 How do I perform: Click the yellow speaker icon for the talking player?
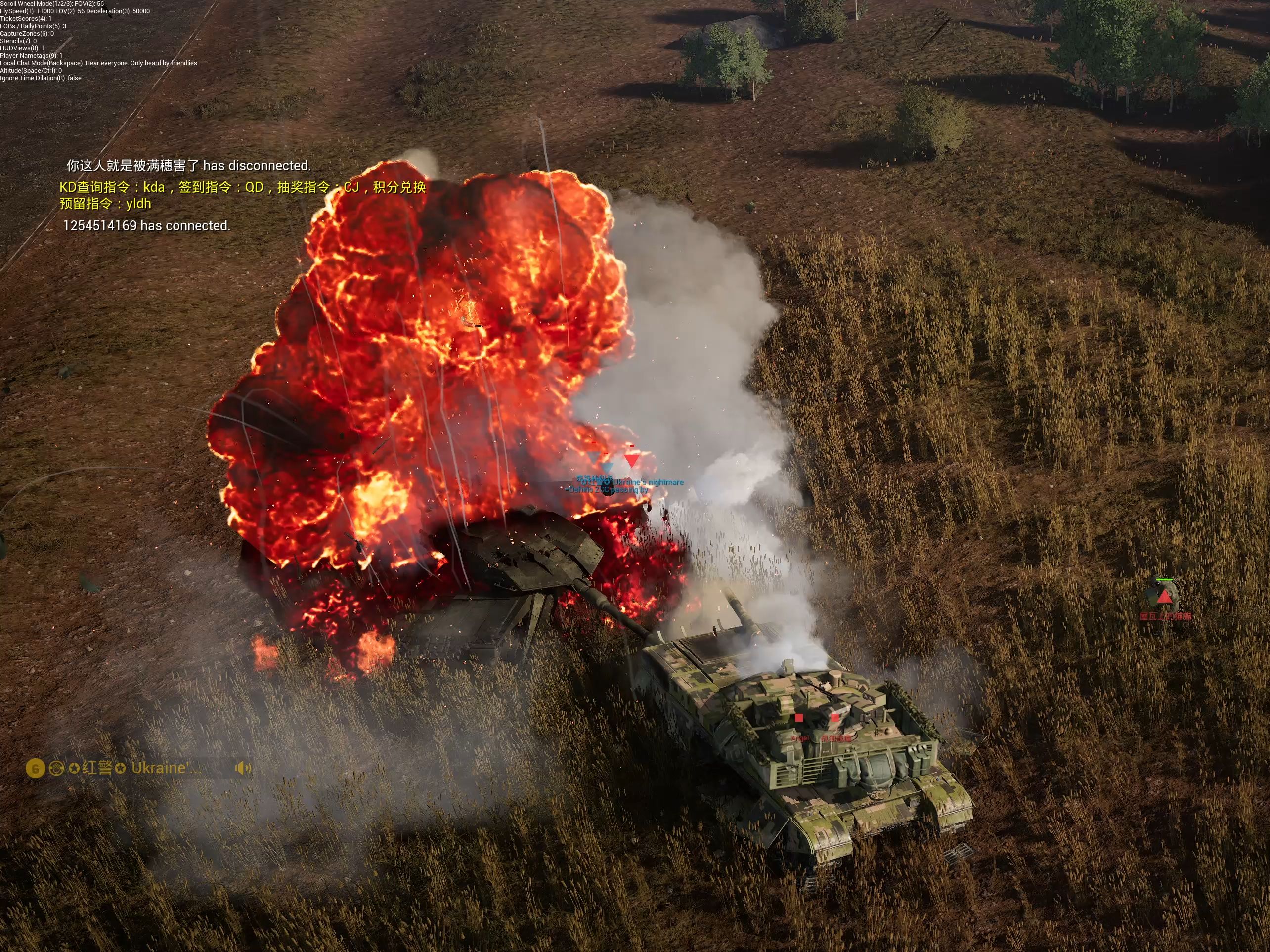click(243, 768)
